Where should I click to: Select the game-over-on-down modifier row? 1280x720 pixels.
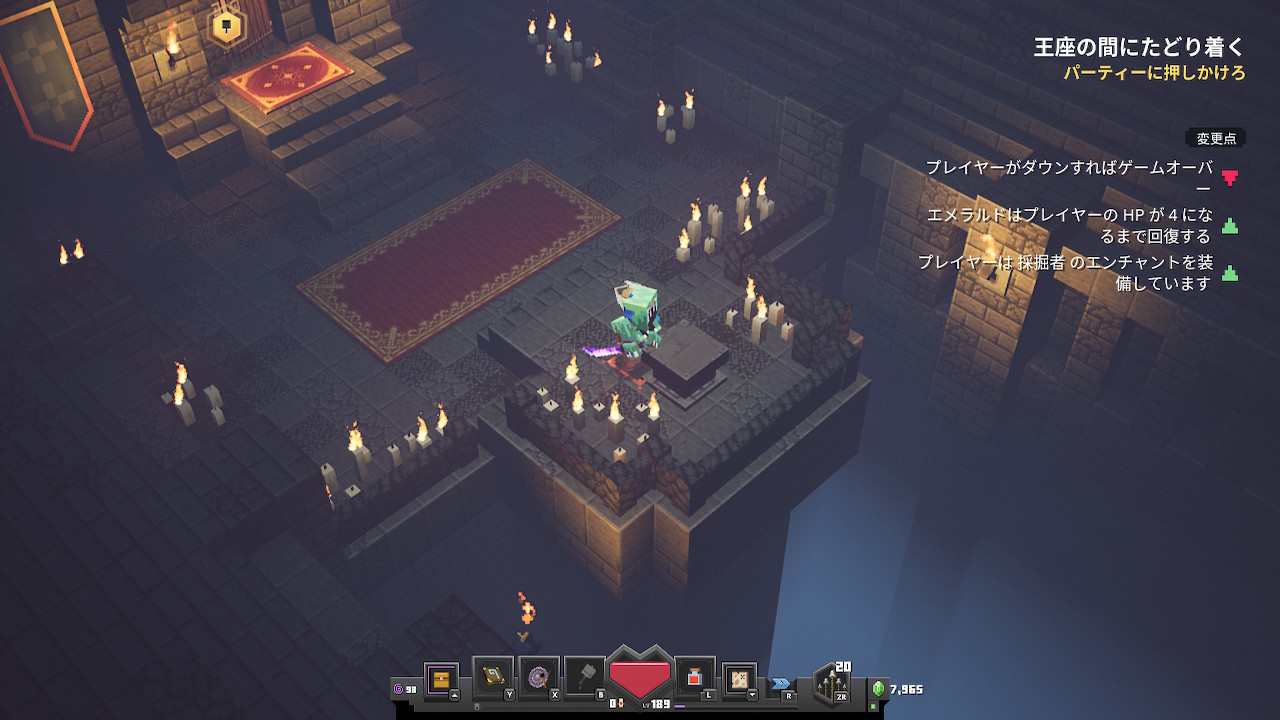[1070, 177]
